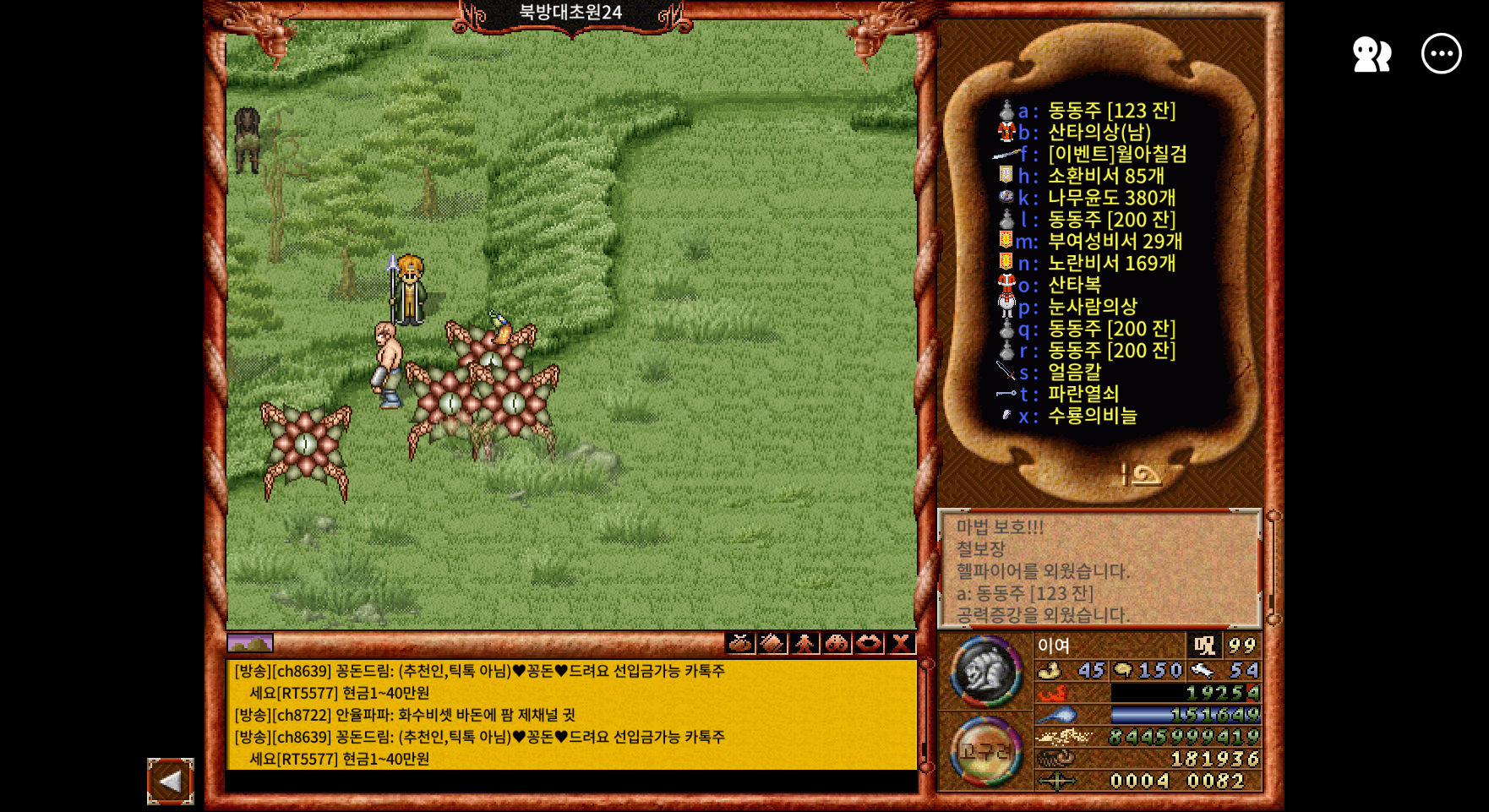Select 동동주 [123 잔] in the inventory
Screen dimensions: 1489x812
point(1111,111)
